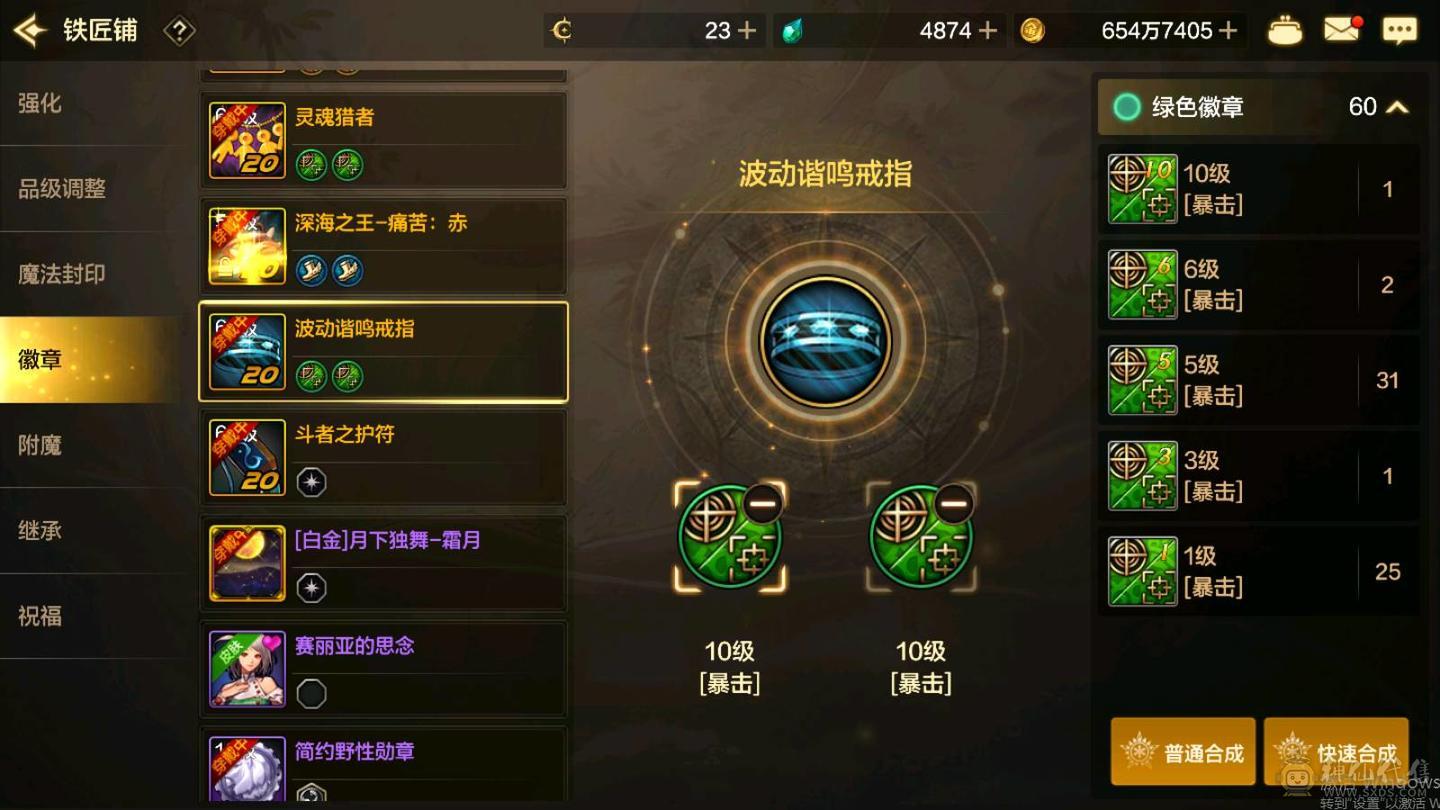Switch to the 祝福 tab

pyautogui.click(x=42, y=617)
